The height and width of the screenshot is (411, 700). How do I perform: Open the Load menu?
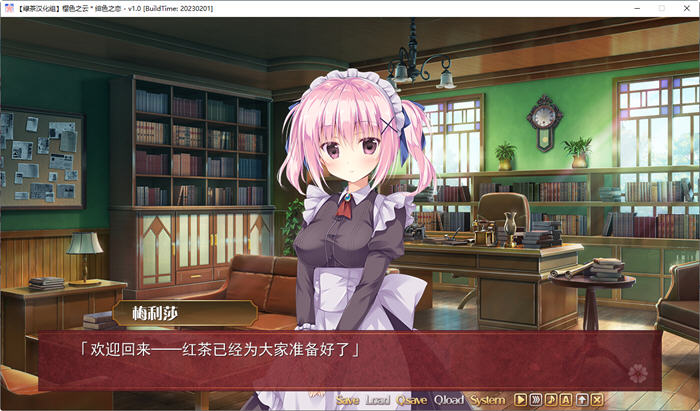click(378, 400)
